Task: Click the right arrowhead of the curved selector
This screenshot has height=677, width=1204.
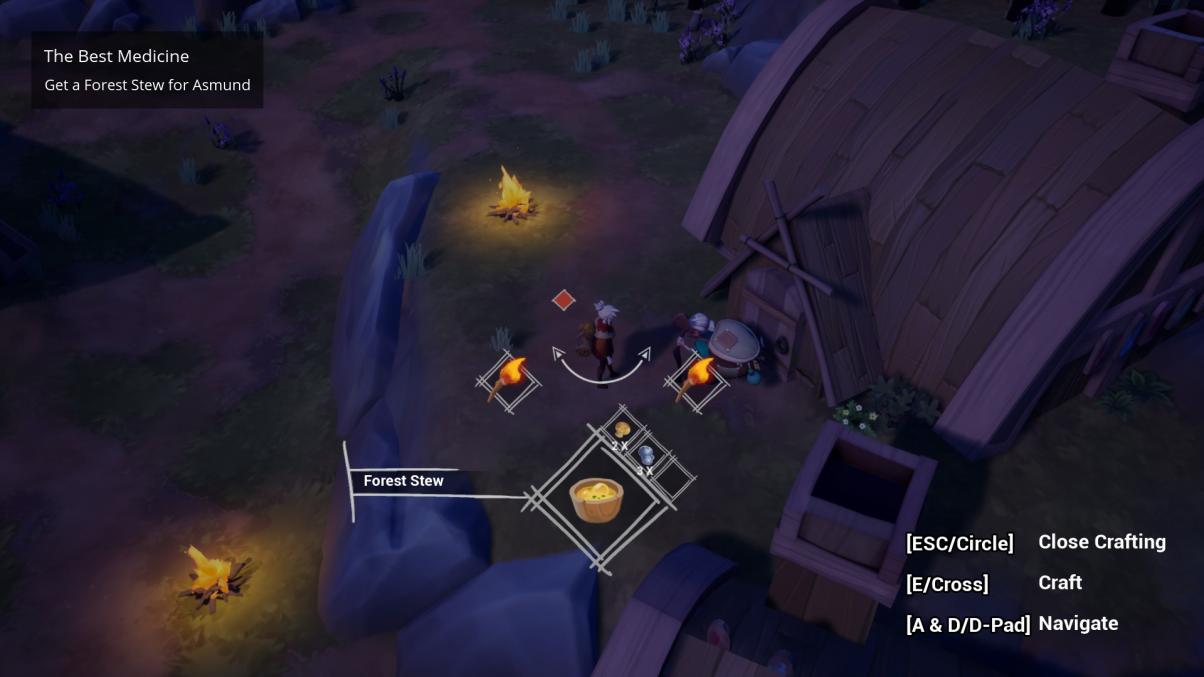Action: pos(645,353)
